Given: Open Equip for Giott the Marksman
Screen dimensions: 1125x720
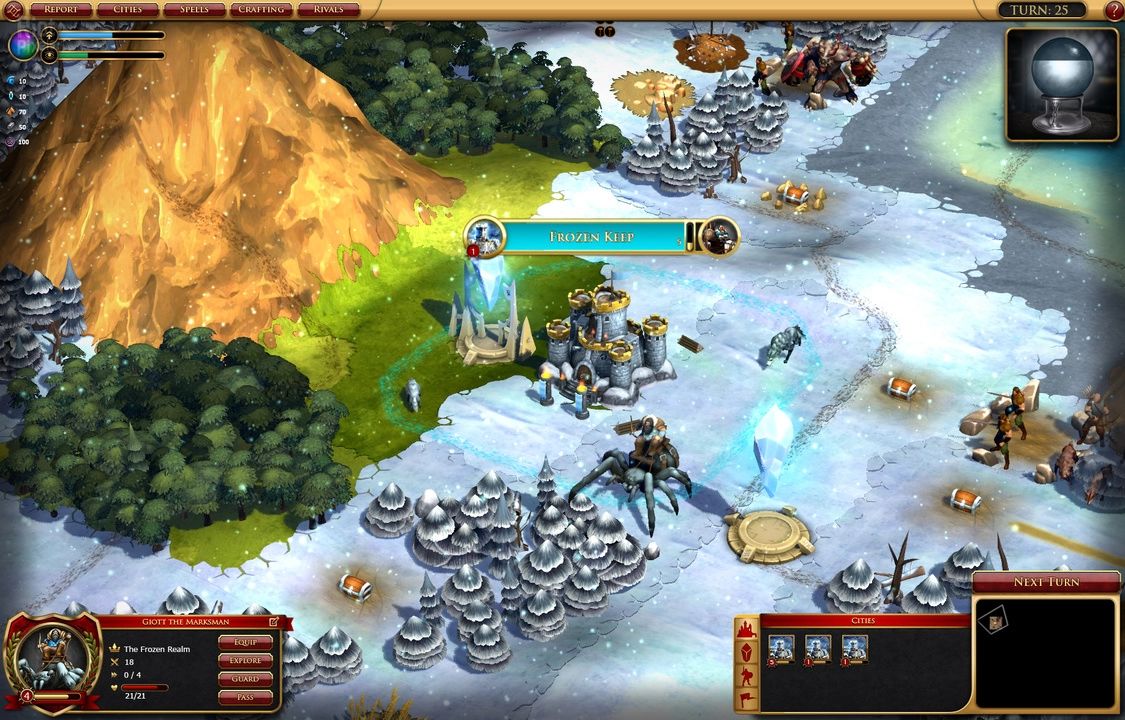Looking at the screenshot, I should click(245, 642).
